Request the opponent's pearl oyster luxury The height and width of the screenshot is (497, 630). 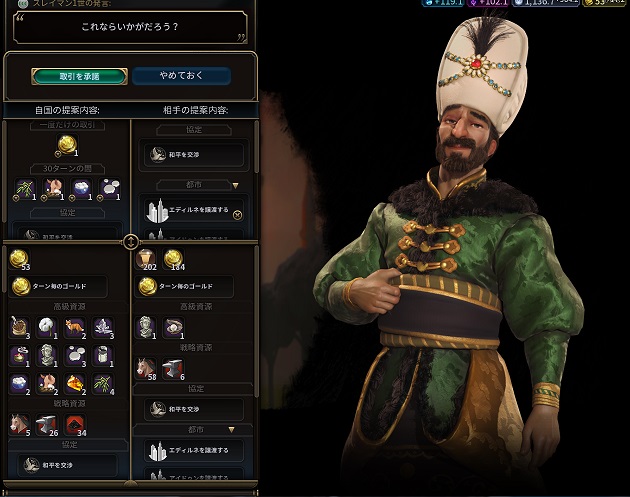click(172, 325)
